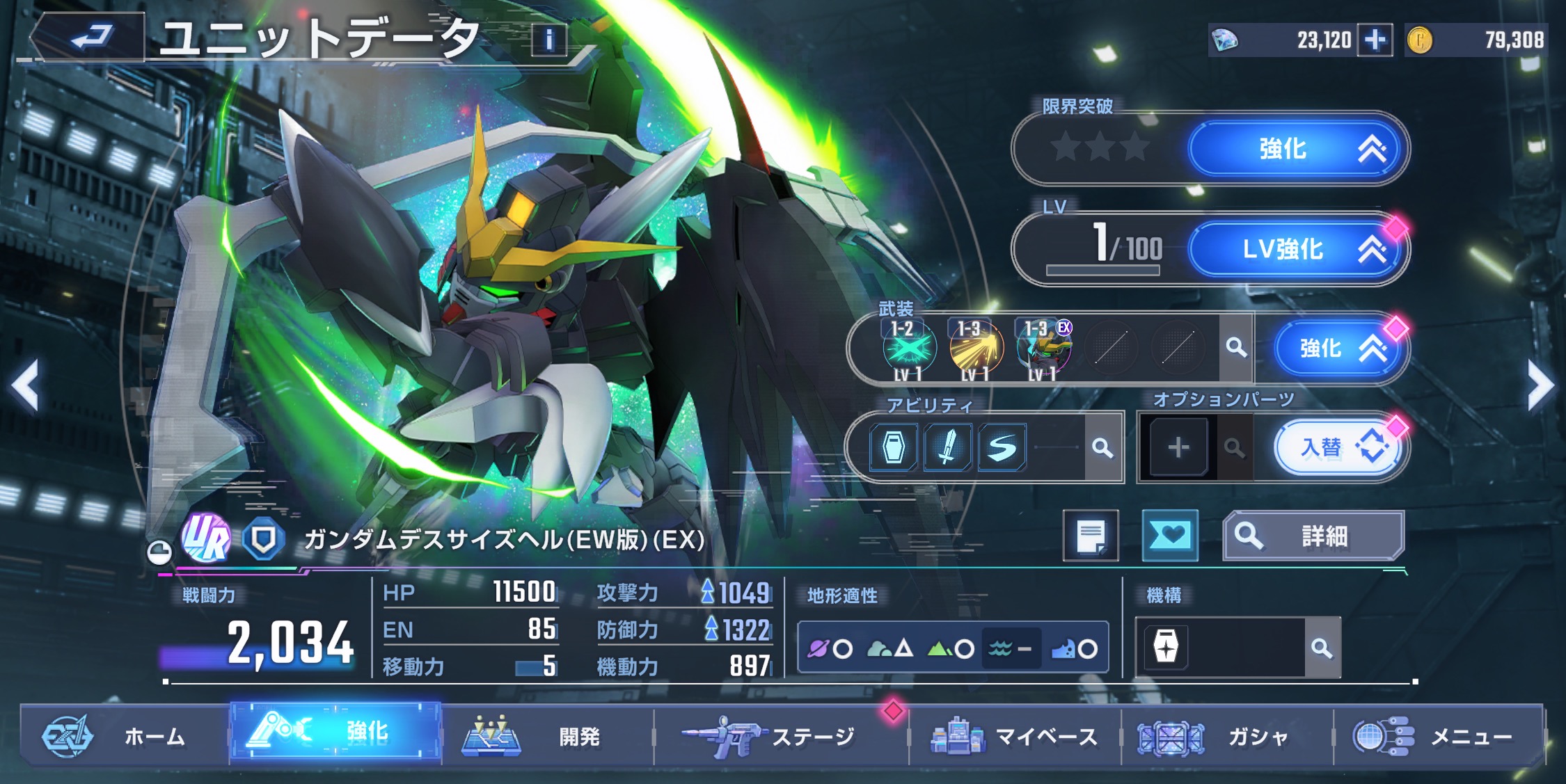Open the unit data info icon
Screen dimensions: 1566x784
[x=549, y=40]
